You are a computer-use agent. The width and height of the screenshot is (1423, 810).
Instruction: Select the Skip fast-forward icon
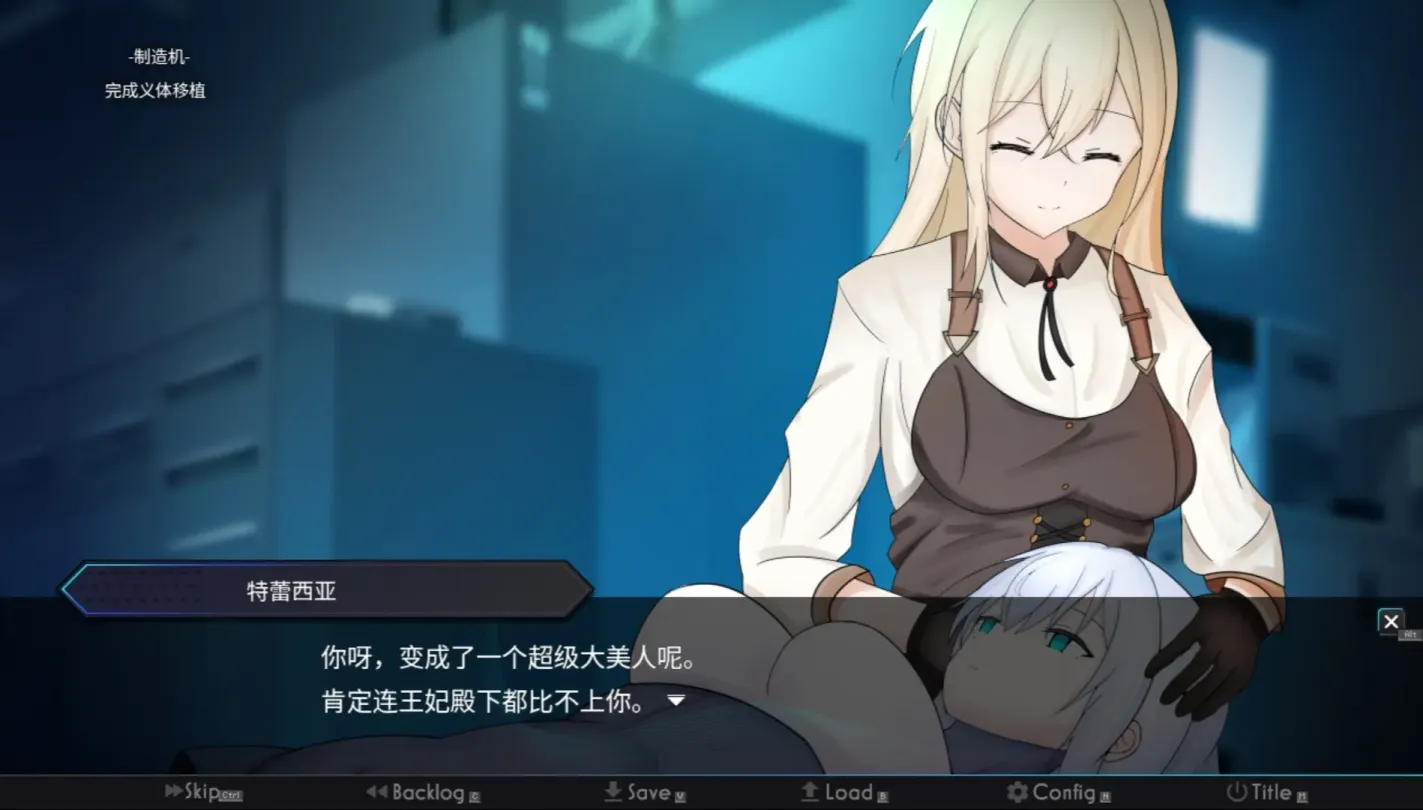click(x=172, y=792)
